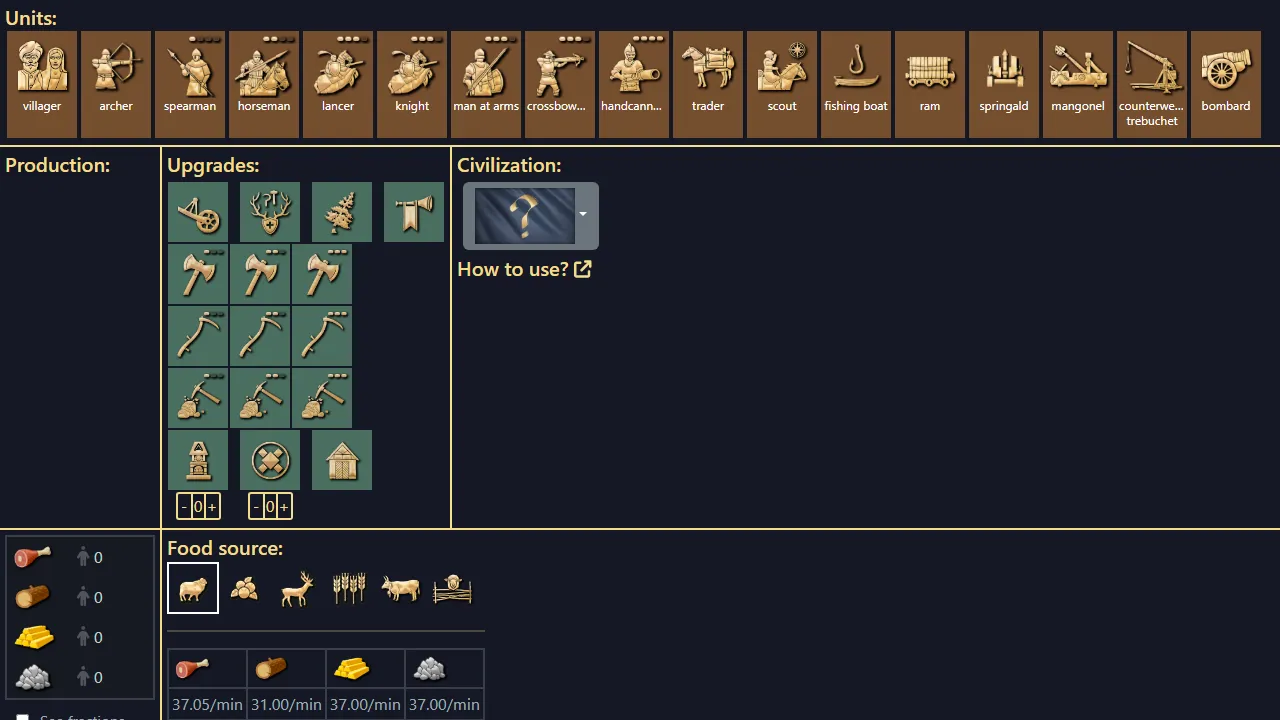Open the How to use link
This screenshot has width=1280, height=720.
pos(524,269)
